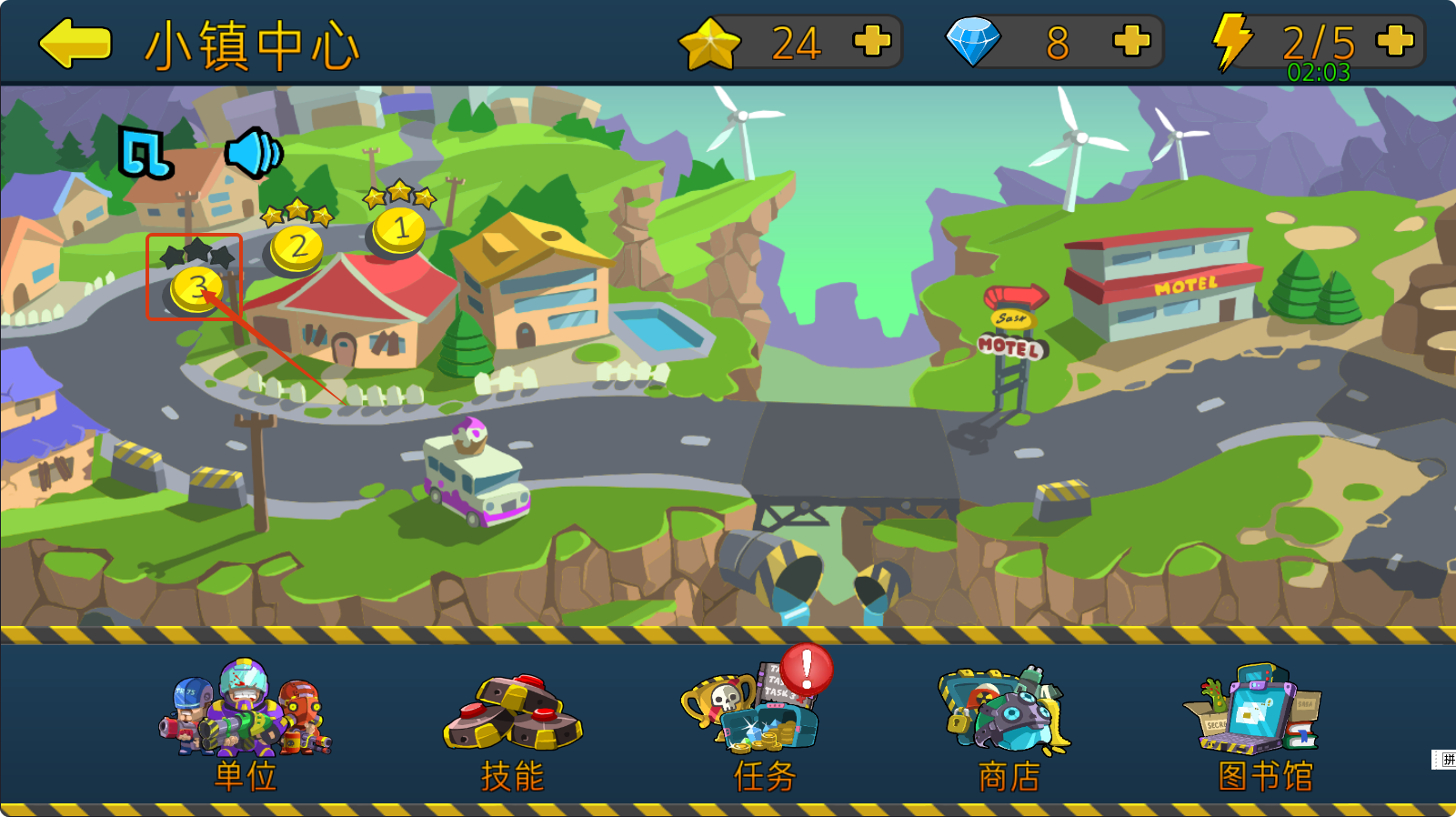This screenshot has width=1456, height=817.
Task: Open the 商店 shop
Action: (x=1008, y=723)
